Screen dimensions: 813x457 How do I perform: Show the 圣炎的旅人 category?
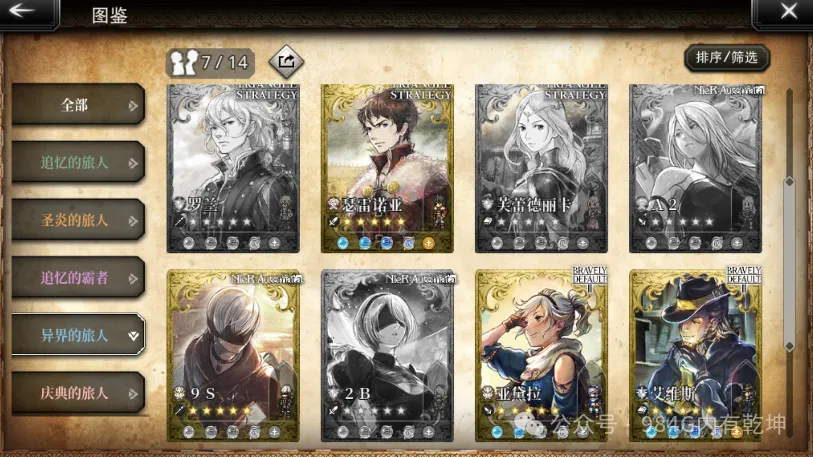click(77, 220)
